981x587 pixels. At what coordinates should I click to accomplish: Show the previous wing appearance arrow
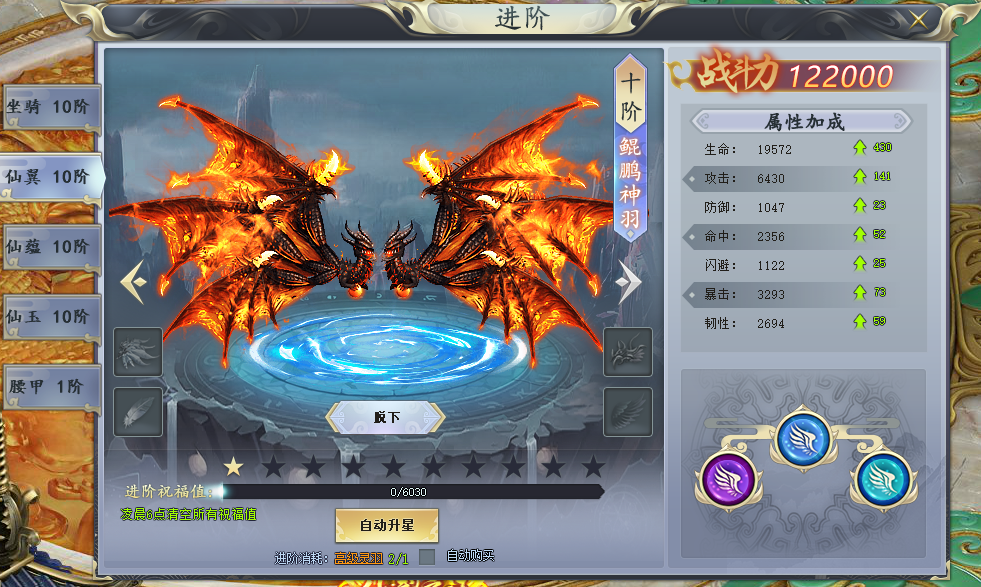[x=133, y=283]
